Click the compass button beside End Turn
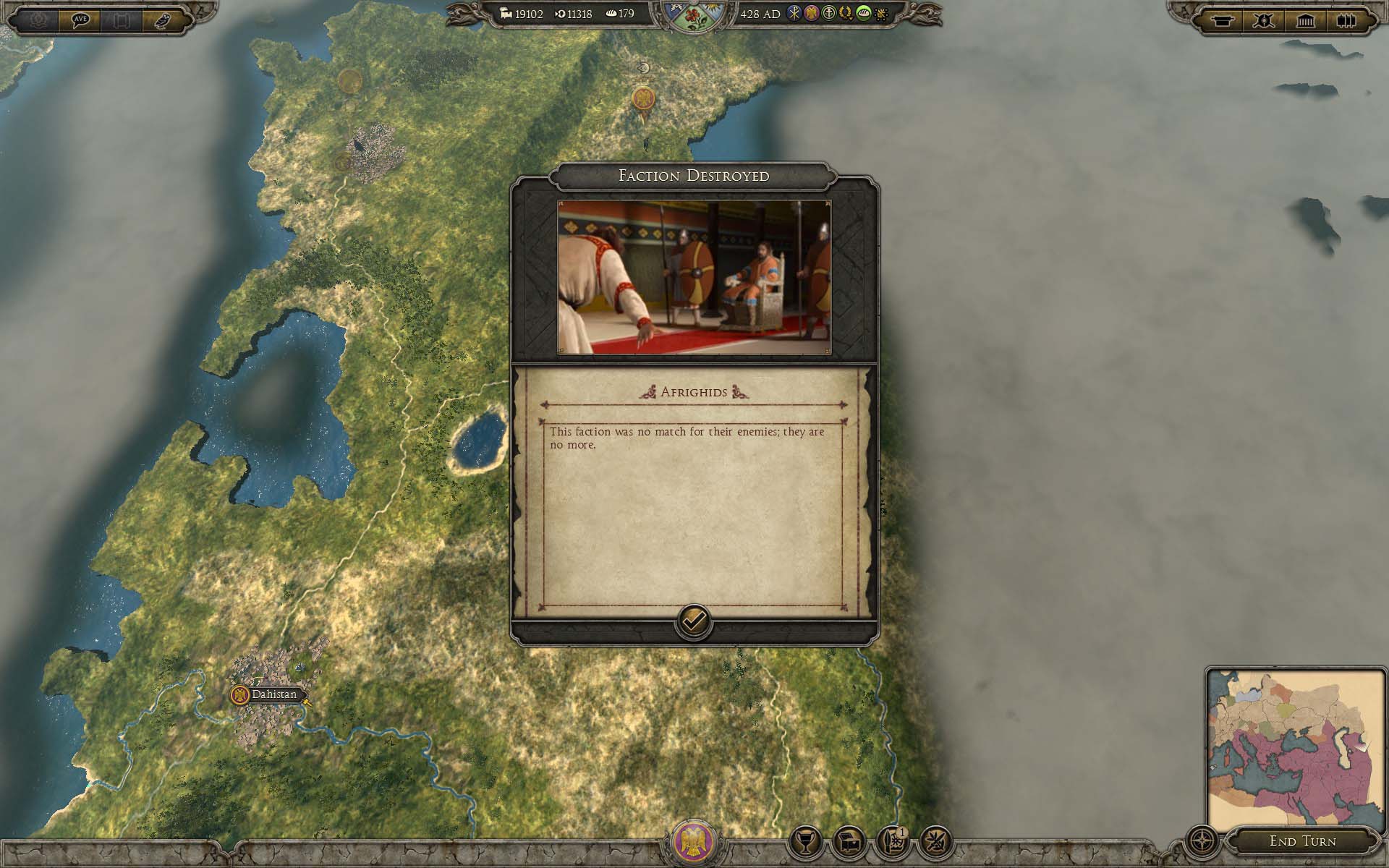Screen dimensions: 1389x868 [1202, 842]
